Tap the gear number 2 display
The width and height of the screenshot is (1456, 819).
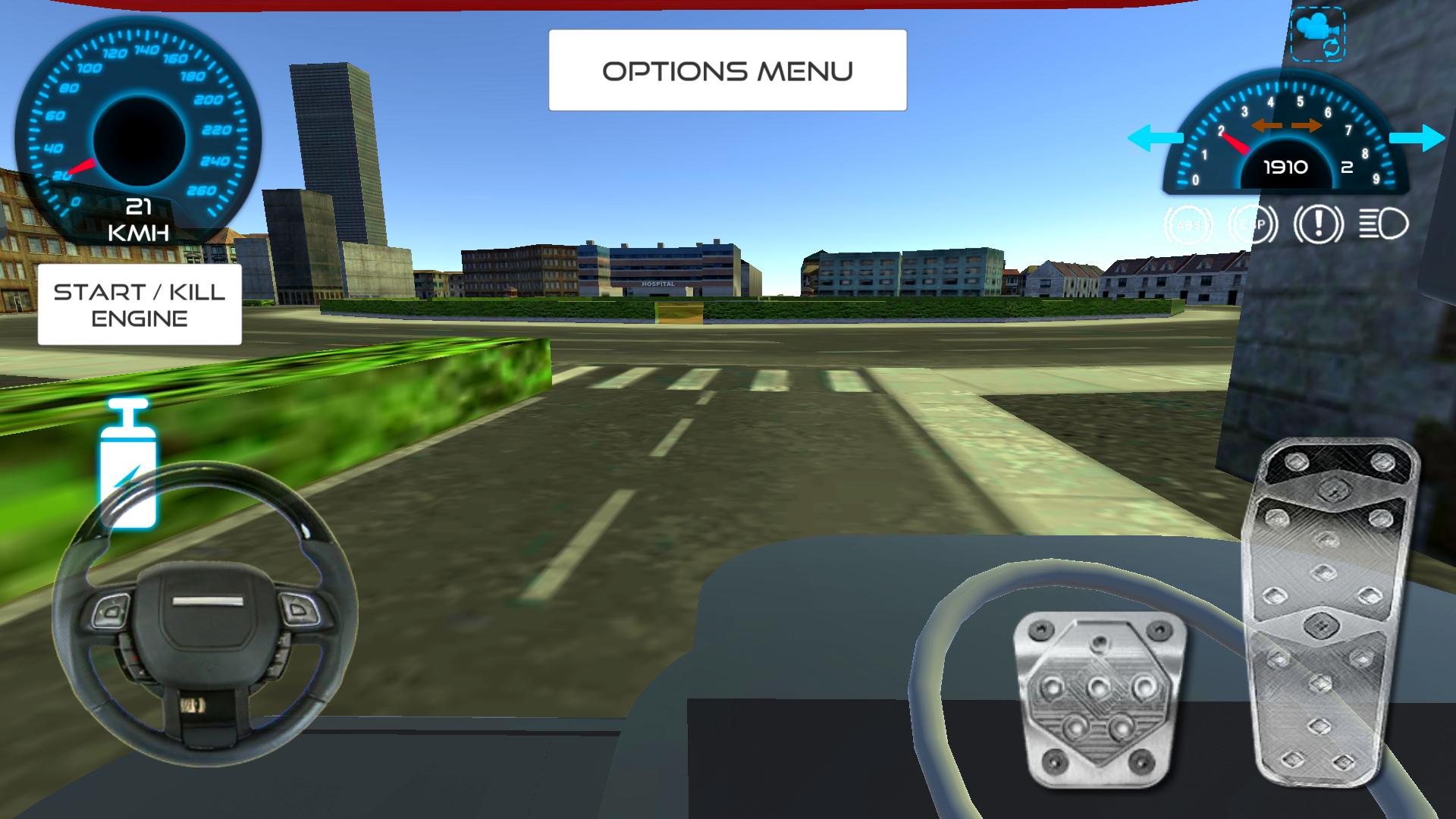click(x=1348, y=168)
